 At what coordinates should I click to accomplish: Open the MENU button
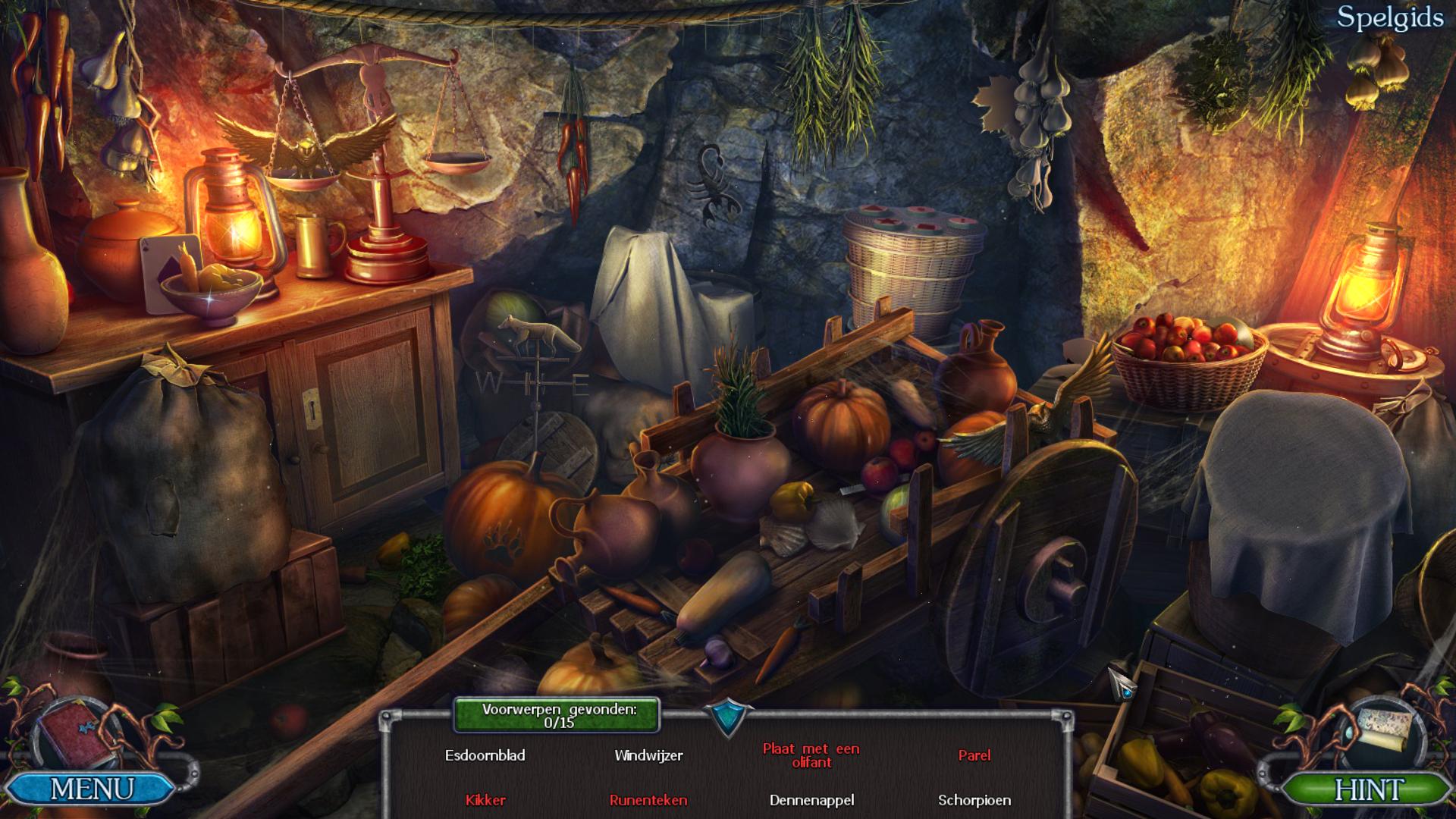91,789
